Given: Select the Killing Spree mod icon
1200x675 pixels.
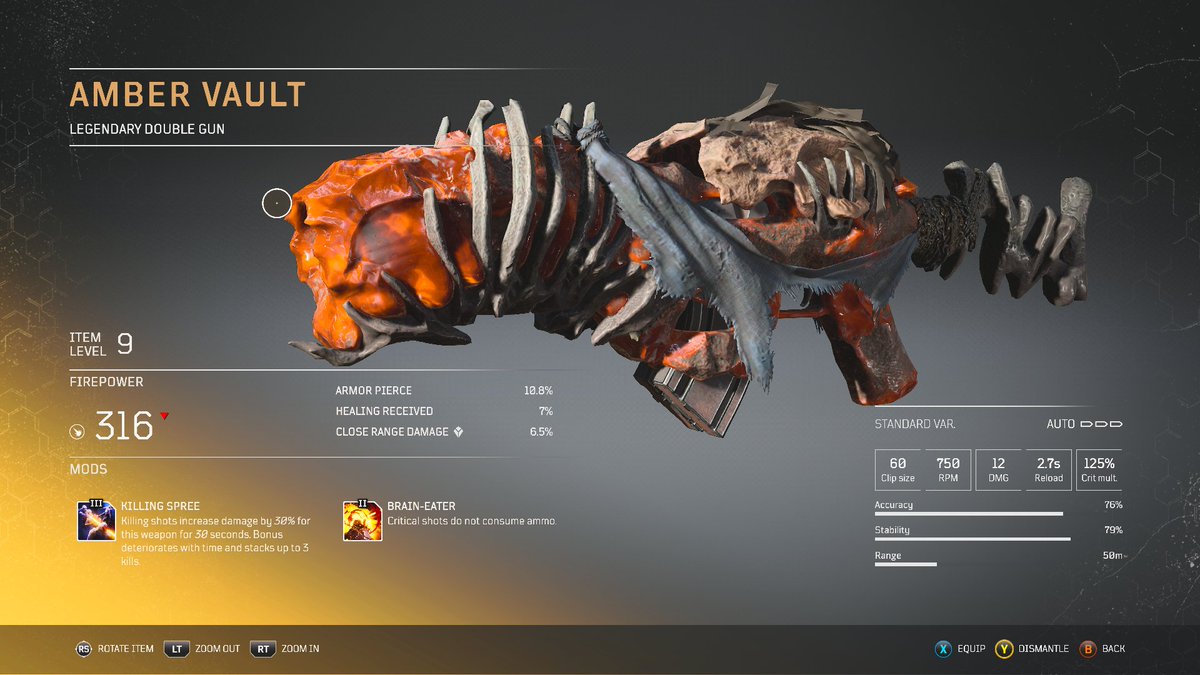Looking at the screenshot, I should coord(97,521).
